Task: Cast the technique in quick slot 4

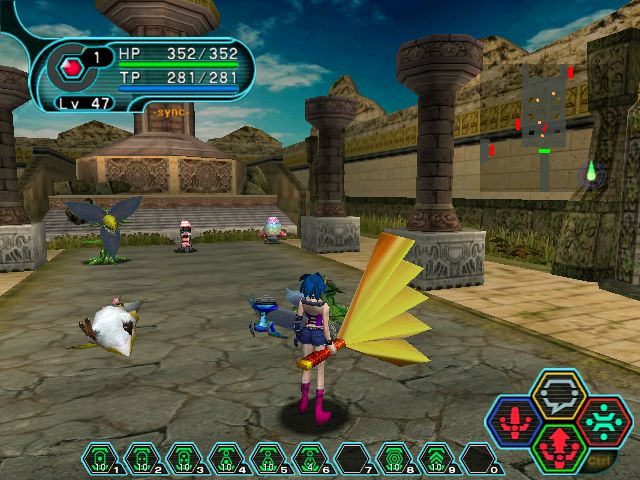Action: pos(226,459)
